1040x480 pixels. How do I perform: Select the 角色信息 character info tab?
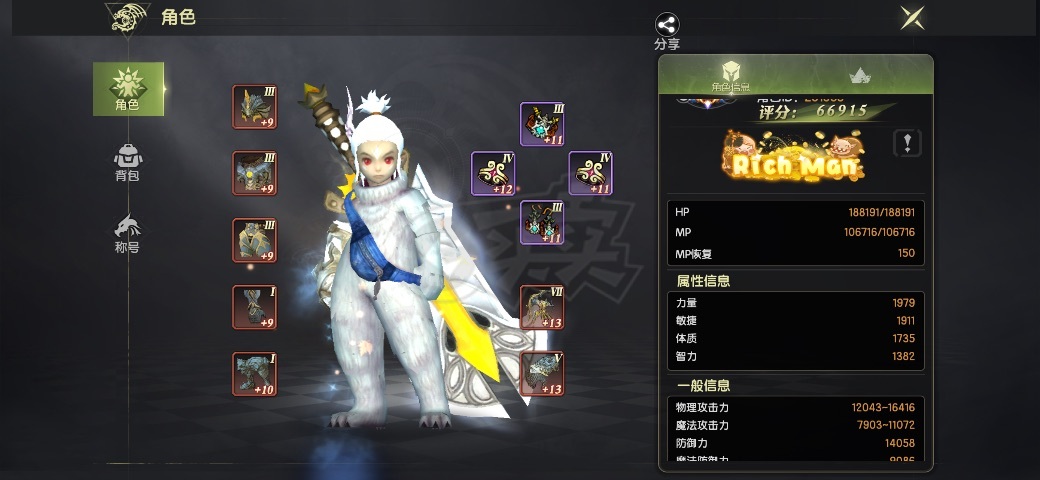click(731, 75)
